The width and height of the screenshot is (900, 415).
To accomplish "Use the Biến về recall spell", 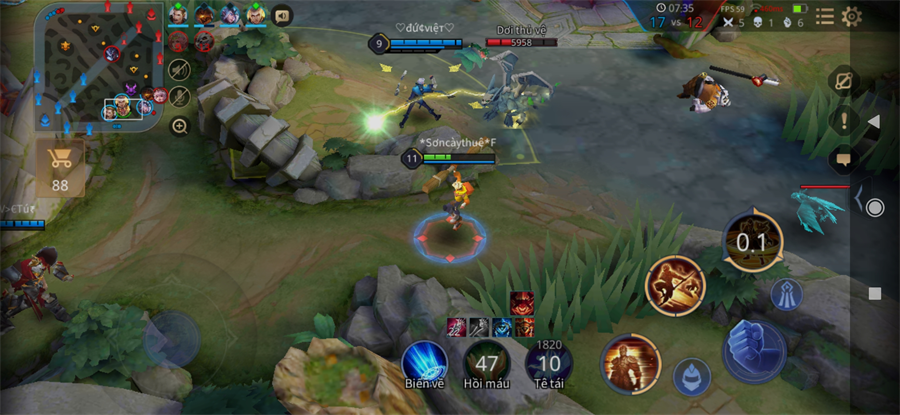I will point(424,363).
